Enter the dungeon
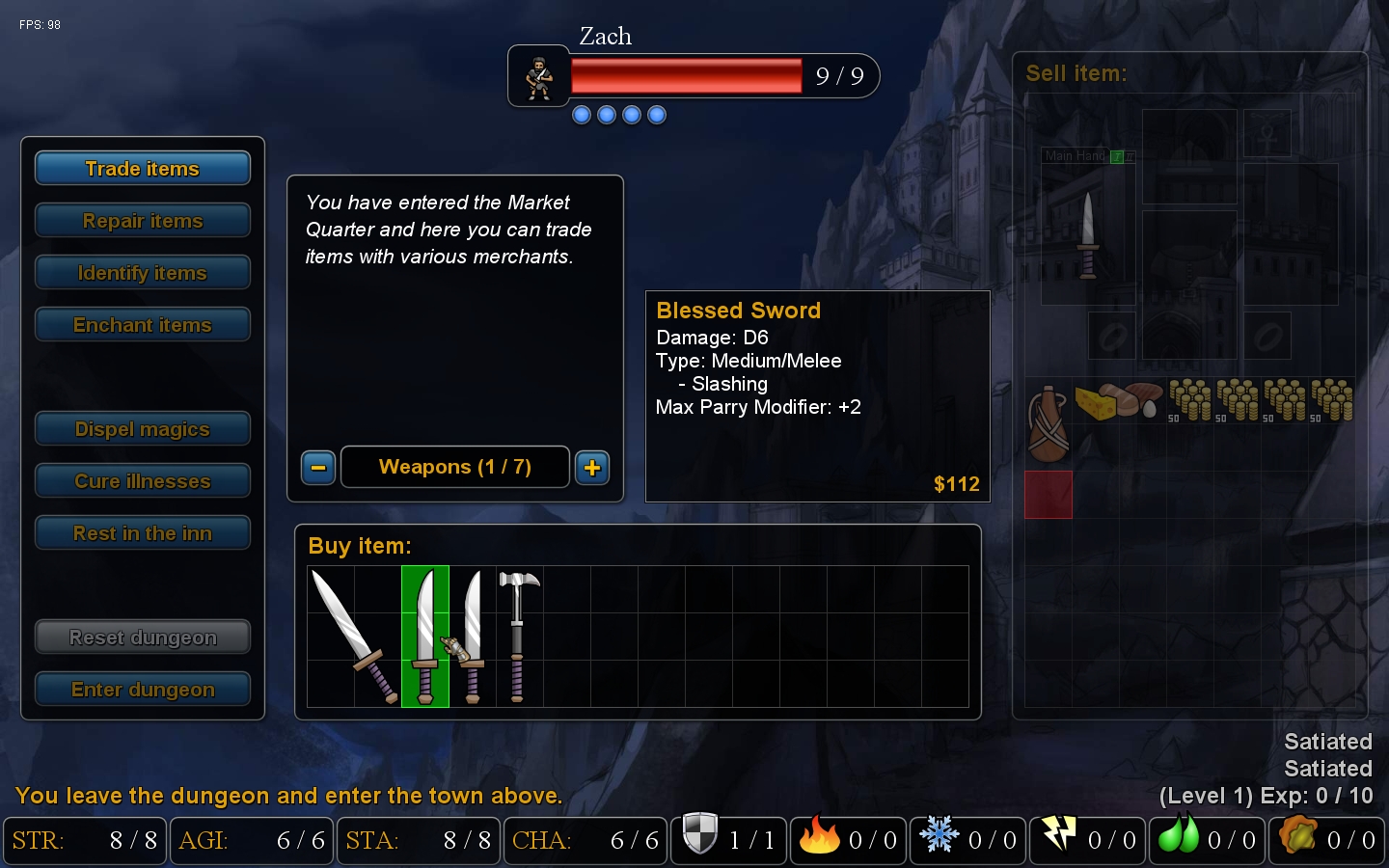Image resolution: width=1389 pixels, height=868 pixels. pyautogui.click(x=143, y=690)
